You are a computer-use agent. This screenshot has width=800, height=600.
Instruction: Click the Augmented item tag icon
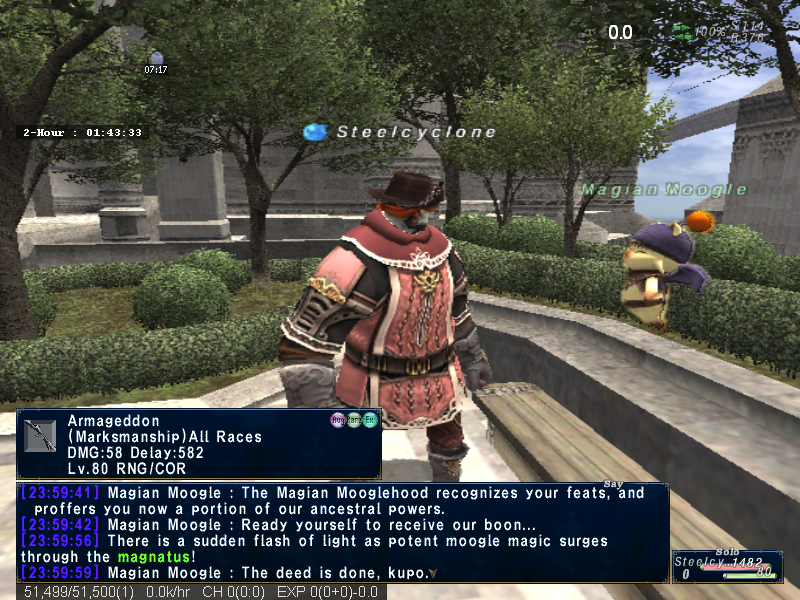click(x=338, y=420)
